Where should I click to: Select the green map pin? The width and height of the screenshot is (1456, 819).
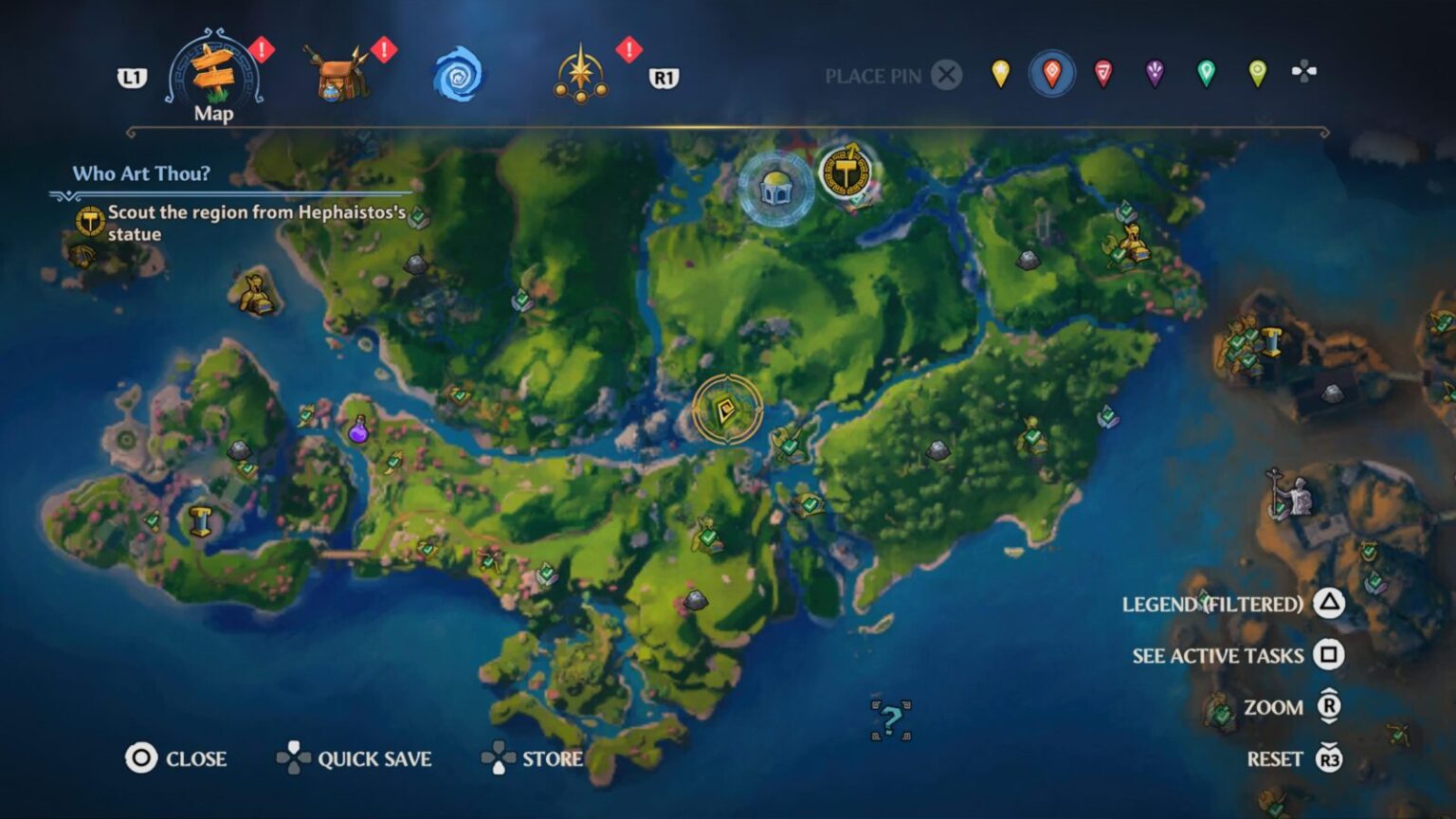point(1205,74)
